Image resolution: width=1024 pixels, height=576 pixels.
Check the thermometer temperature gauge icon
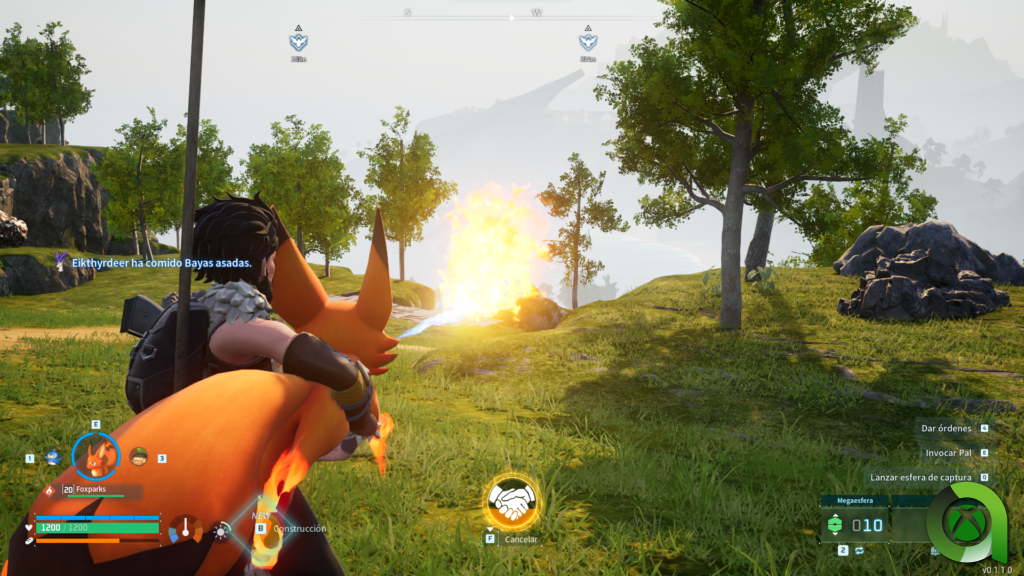coord(185,528)
